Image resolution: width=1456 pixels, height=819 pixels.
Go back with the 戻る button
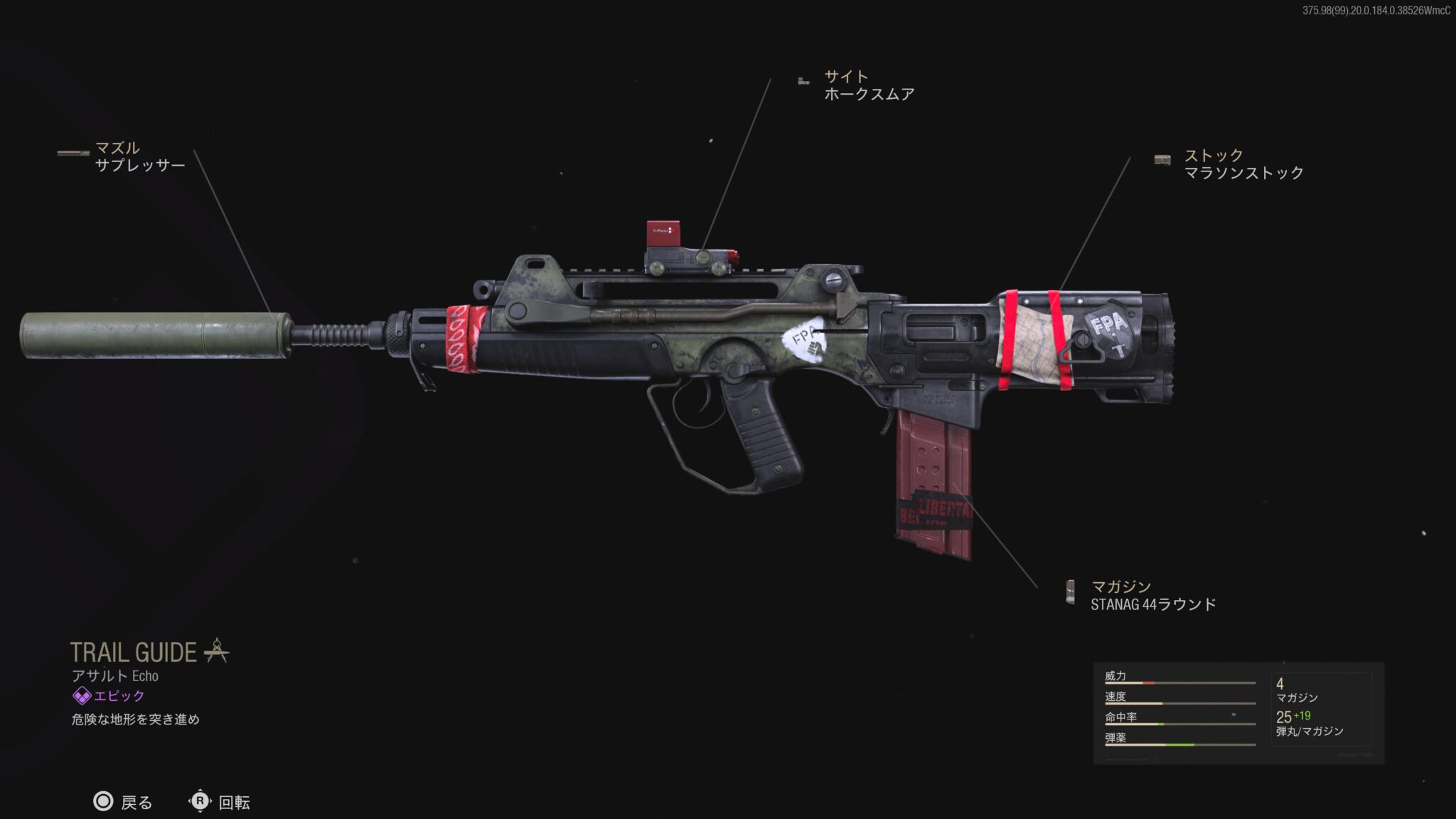(123, 802)
